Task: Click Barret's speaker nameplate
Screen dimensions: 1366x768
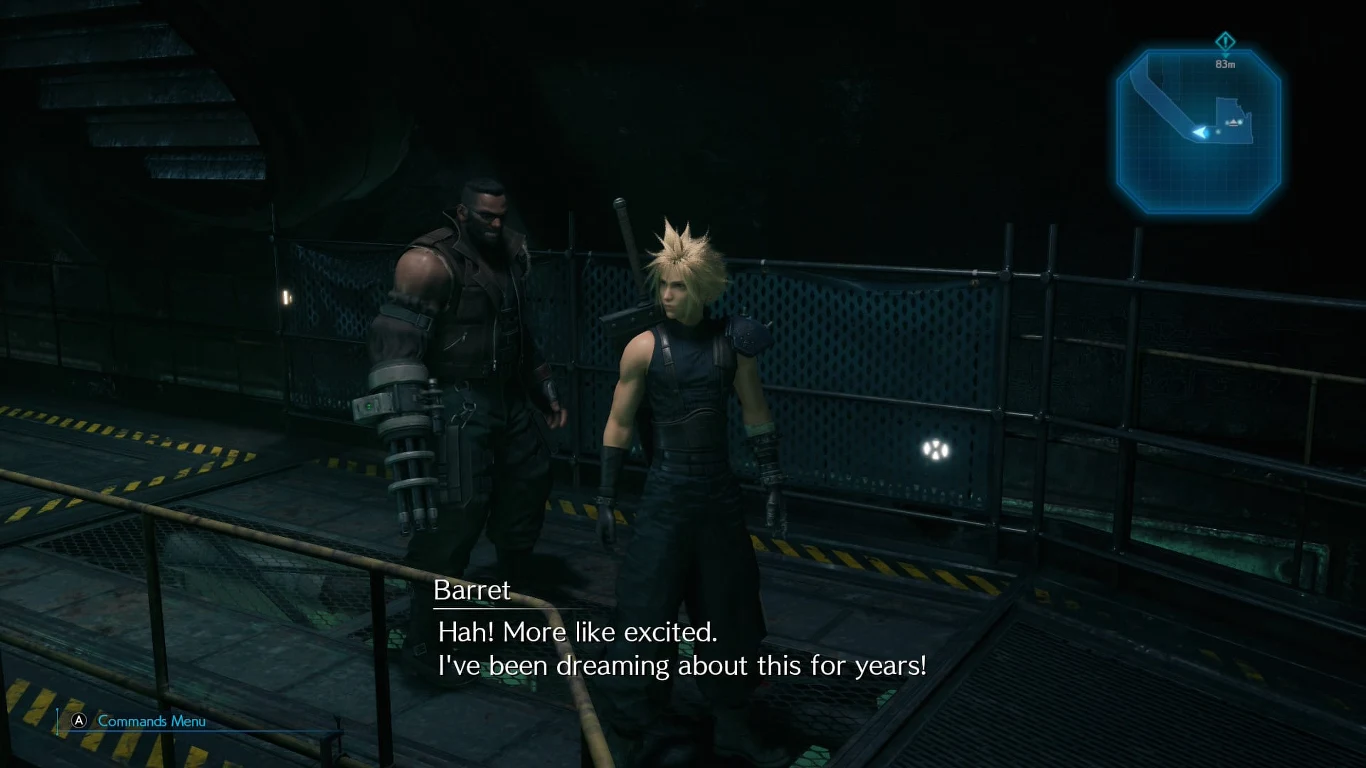Action: pyautogui.click(x=470, y=590)
